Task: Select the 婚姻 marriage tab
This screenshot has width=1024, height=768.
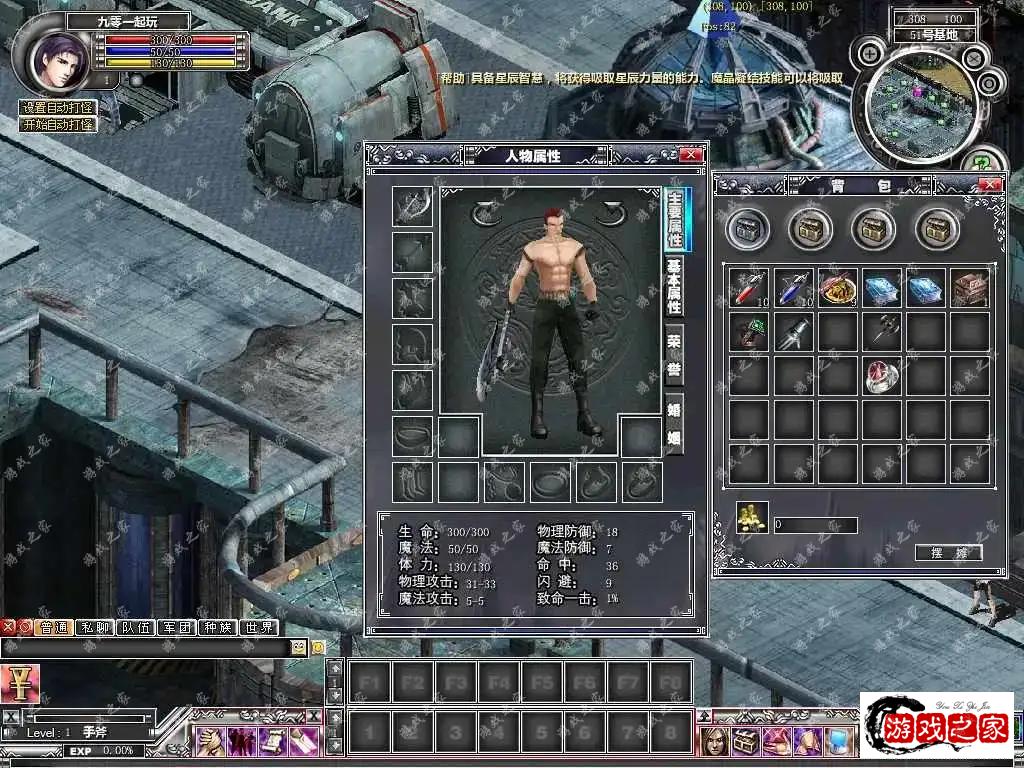Action: pyautogui.click(x=675, y=421)
